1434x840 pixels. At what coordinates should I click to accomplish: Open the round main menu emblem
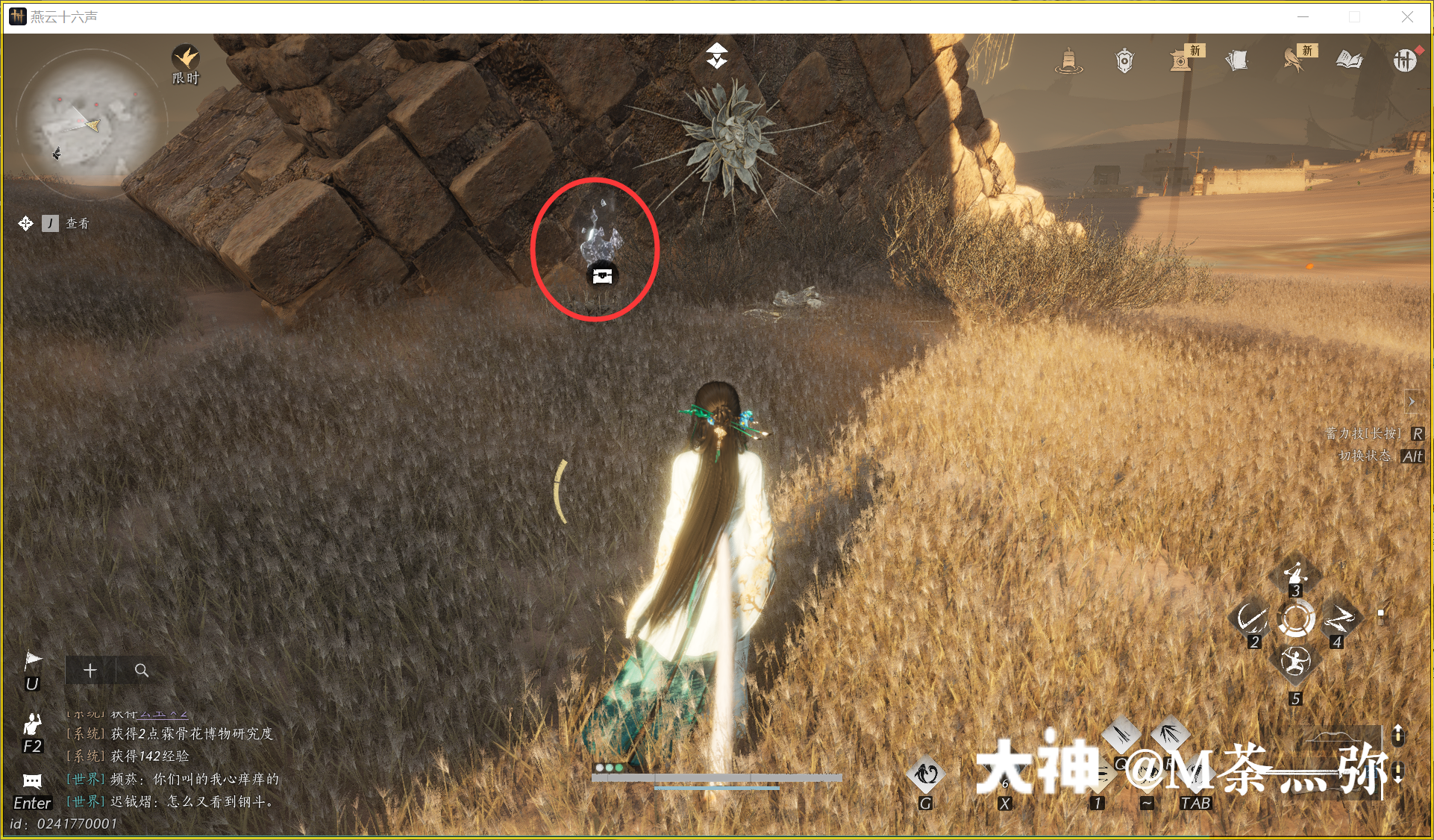[x=1404, y=60]
